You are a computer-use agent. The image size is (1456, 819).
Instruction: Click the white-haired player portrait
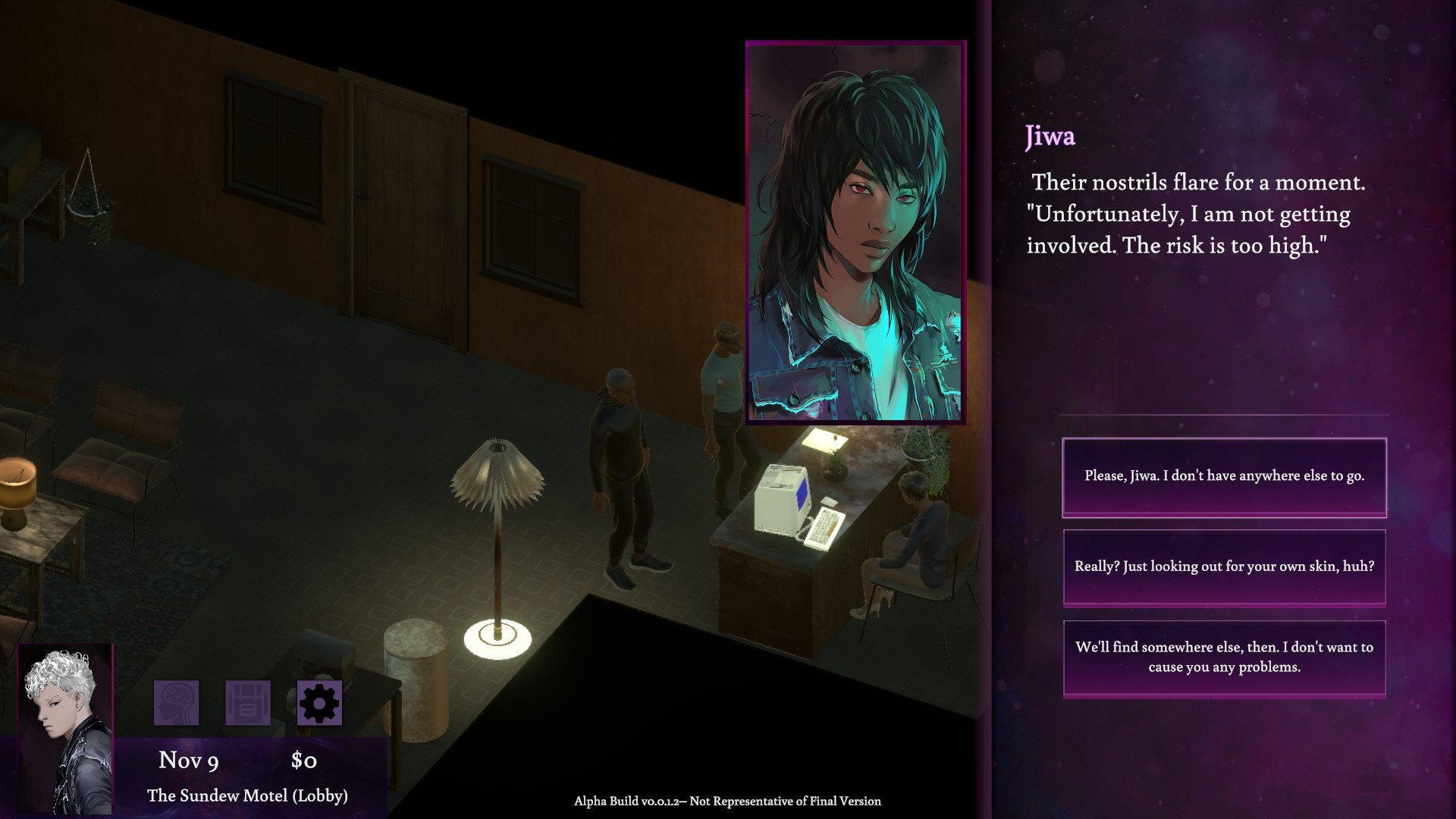click(x=65, y=728)
